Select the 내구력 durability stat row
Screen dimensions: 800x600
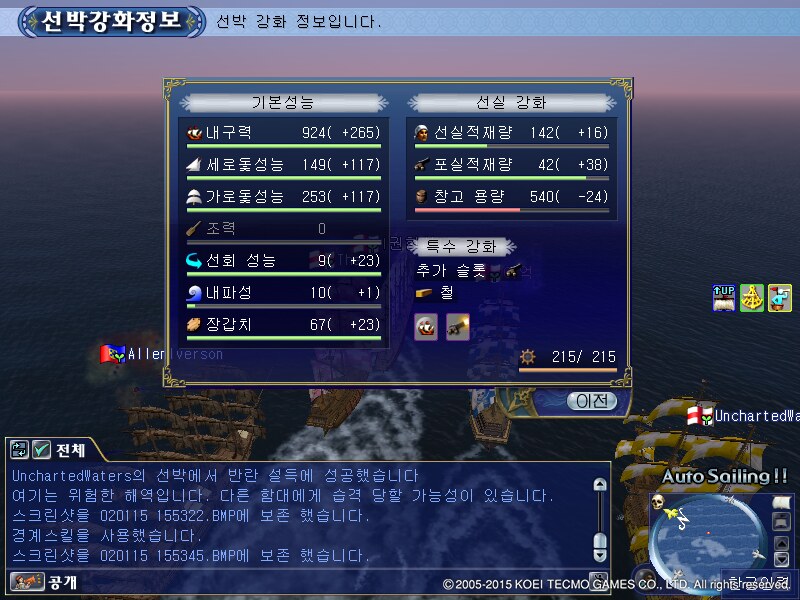(x=284, y=133)
